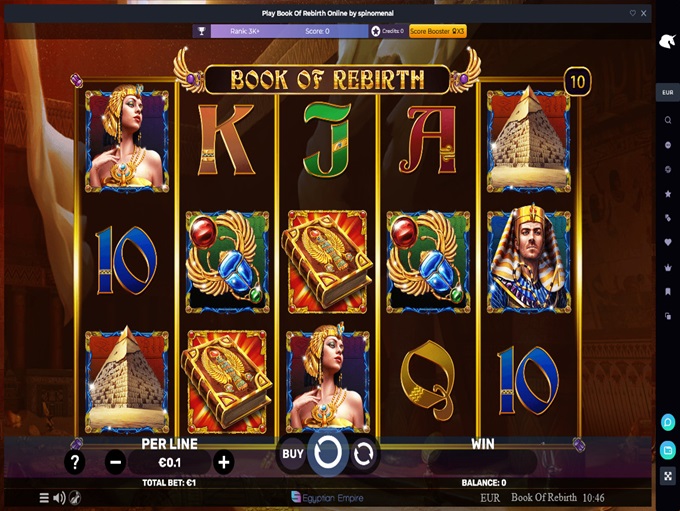
Task: Close the game window with X
Action: click(x=644, y=13)
